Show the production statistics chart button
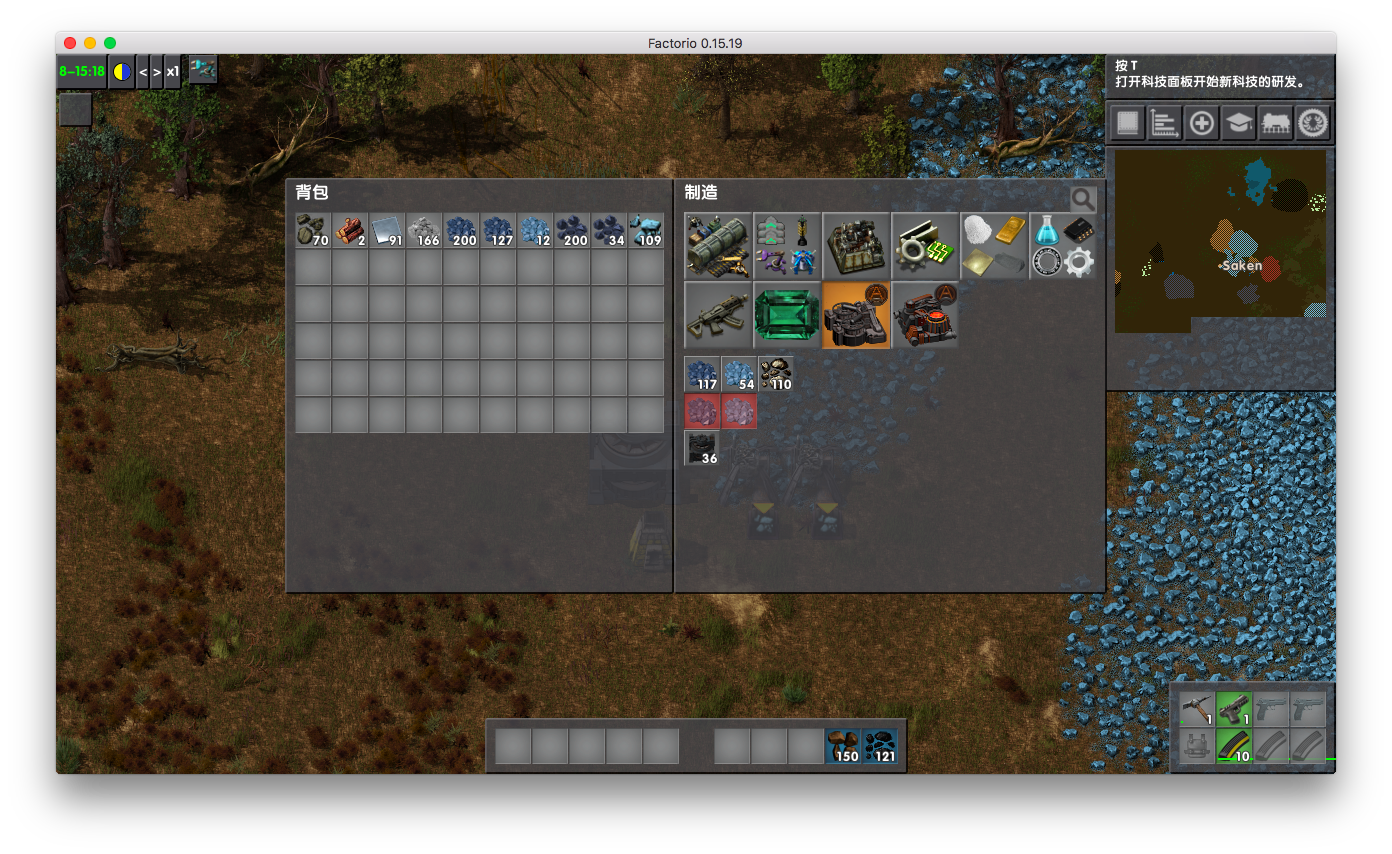 coord(1164,123)
